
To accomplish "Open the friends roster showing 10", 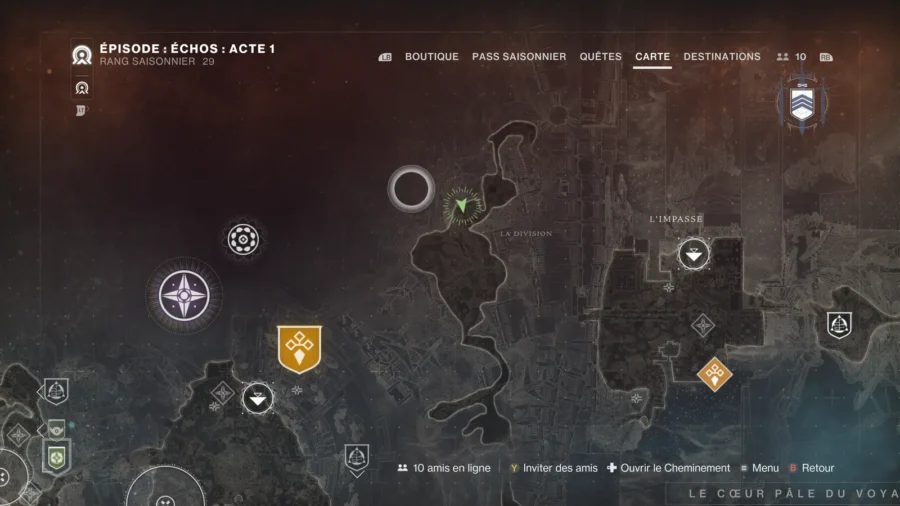I will (791, 57).
